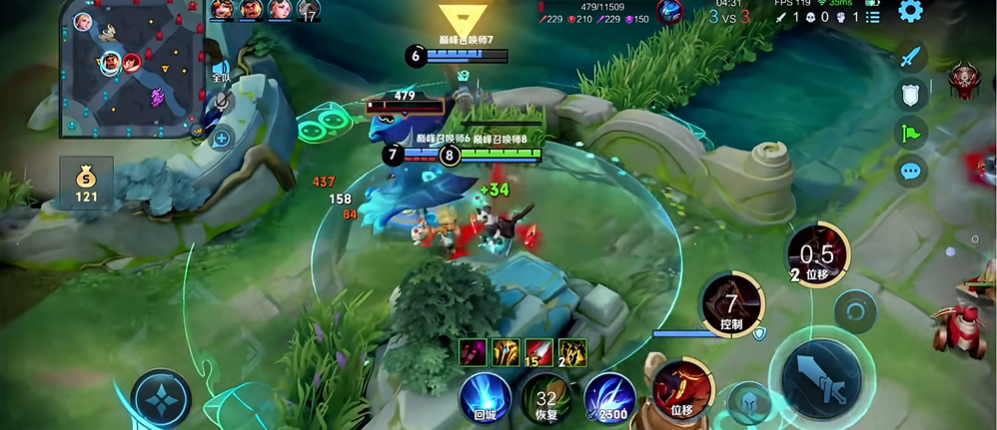
Task: Send the green flag gather signal
Action: point(909,132)
